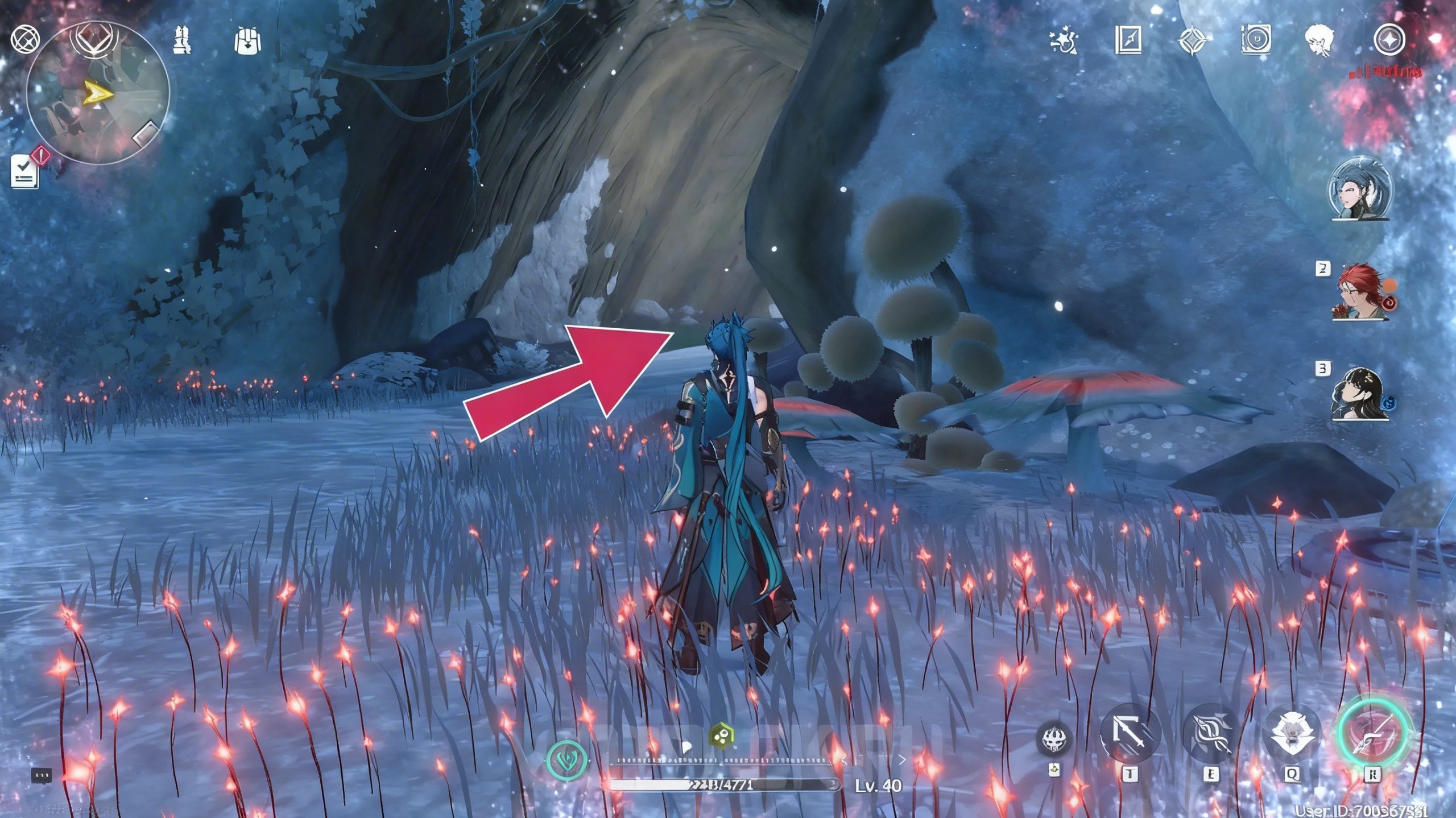The image size is (1456, 818).
Task: Click the globe icon beside the minimap
Action: 26,40
